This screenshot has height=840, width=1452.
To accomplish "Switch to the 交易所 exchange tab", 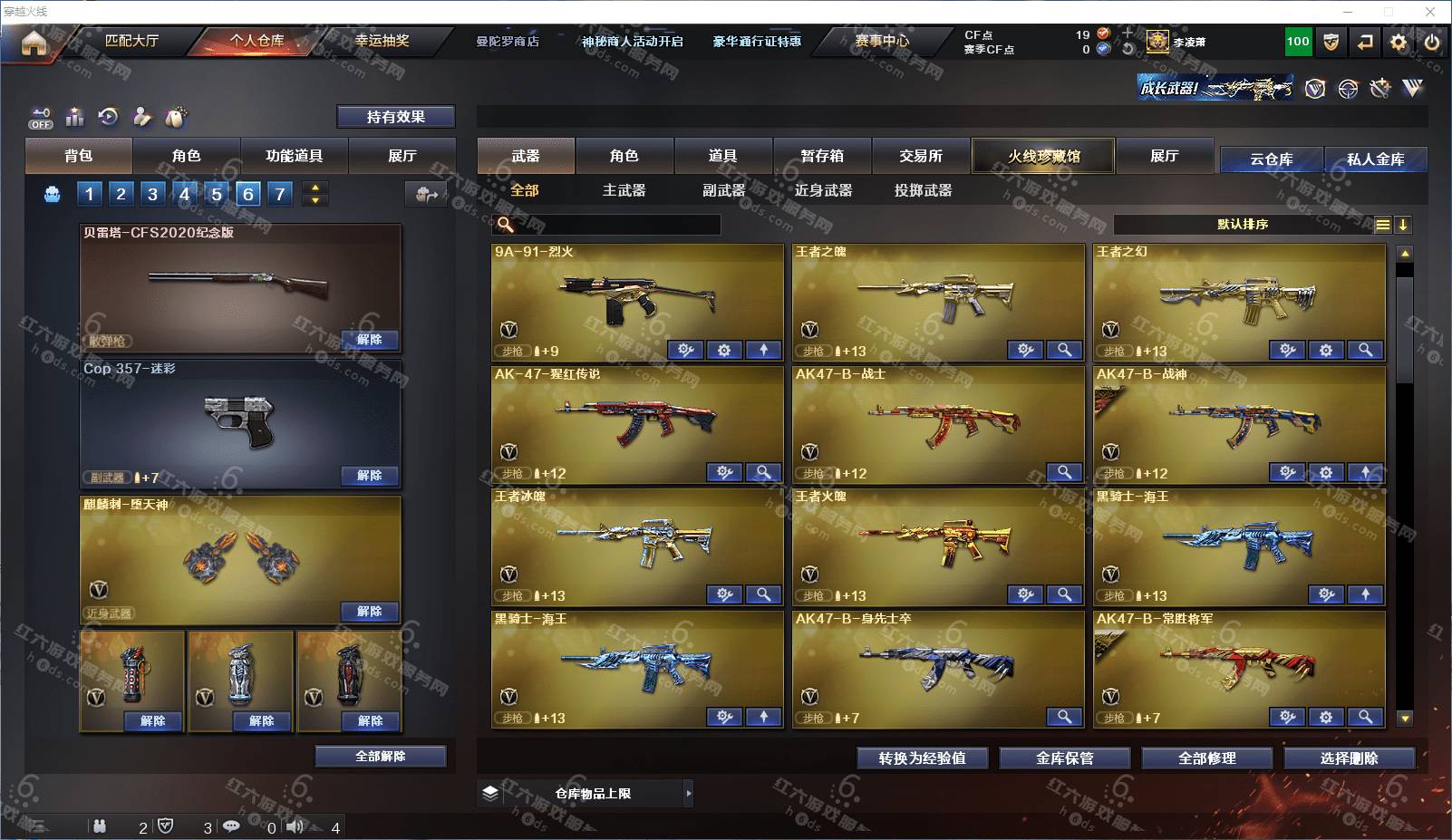I will (x=921, y=156).
